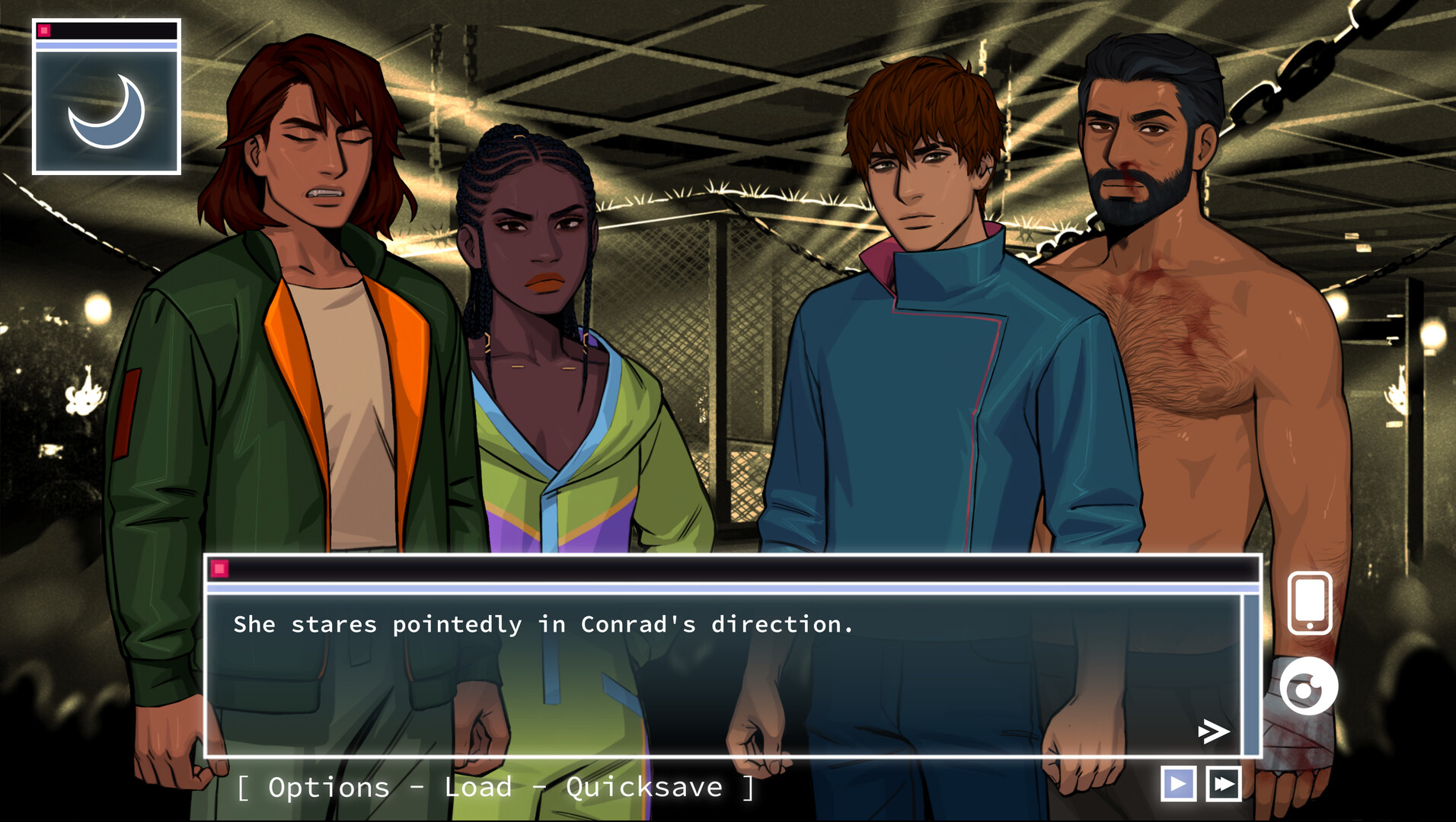Open Options from the bottom menu
The image size is (1456, 822).
pos(328,788)
